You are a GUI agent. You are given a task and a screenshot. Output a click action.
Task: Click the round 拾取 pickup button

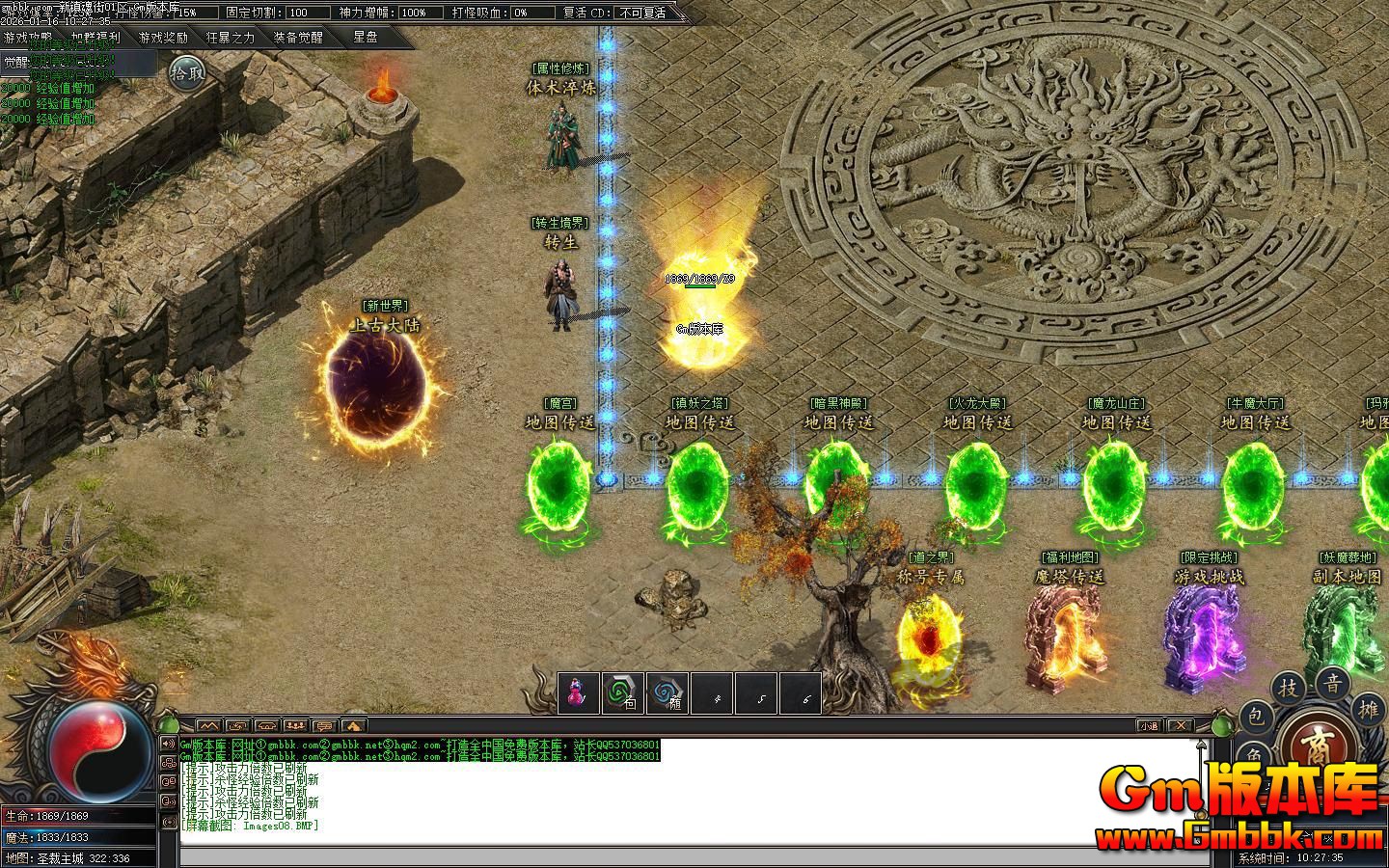click(x=187, y=72)
